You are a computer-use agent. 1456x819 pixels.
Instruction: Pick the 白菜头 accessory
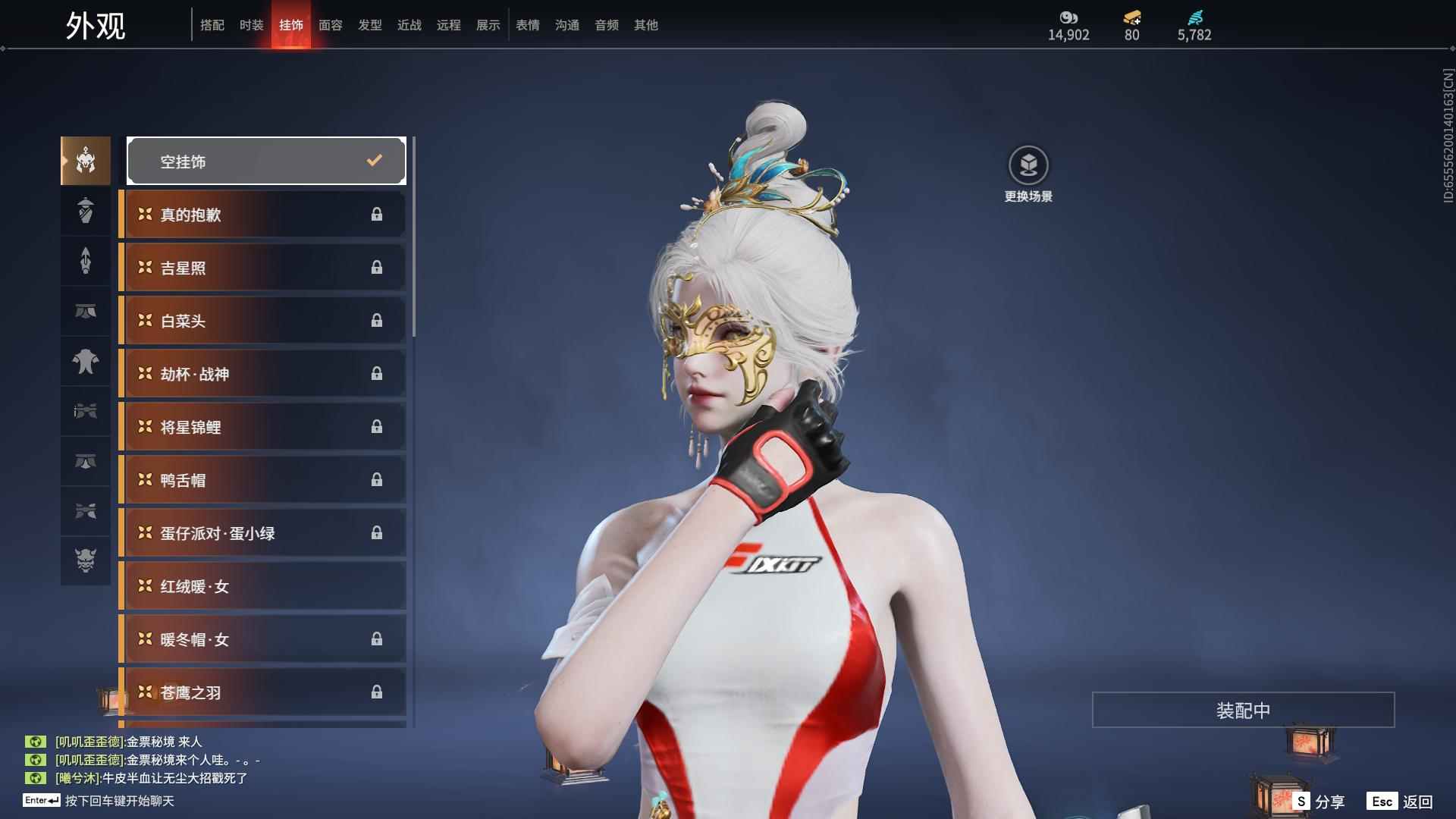tap(262, 321)
